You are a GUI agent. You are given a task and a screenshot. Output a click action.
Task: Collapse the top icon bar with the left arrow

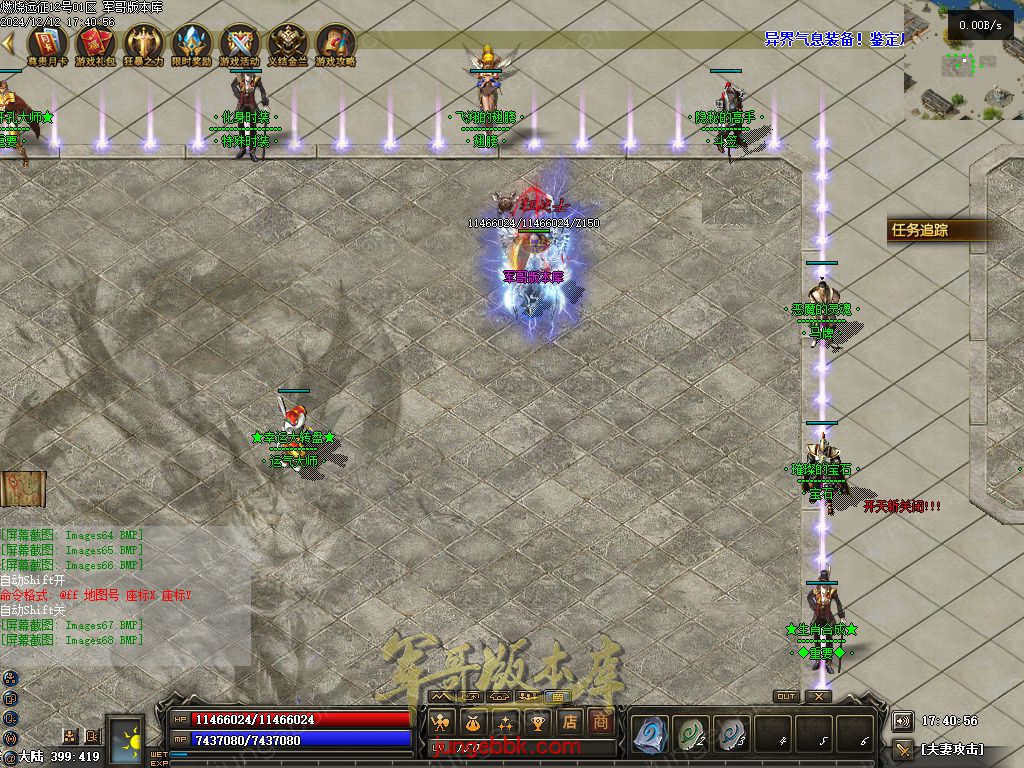click(x=8, y=44)
